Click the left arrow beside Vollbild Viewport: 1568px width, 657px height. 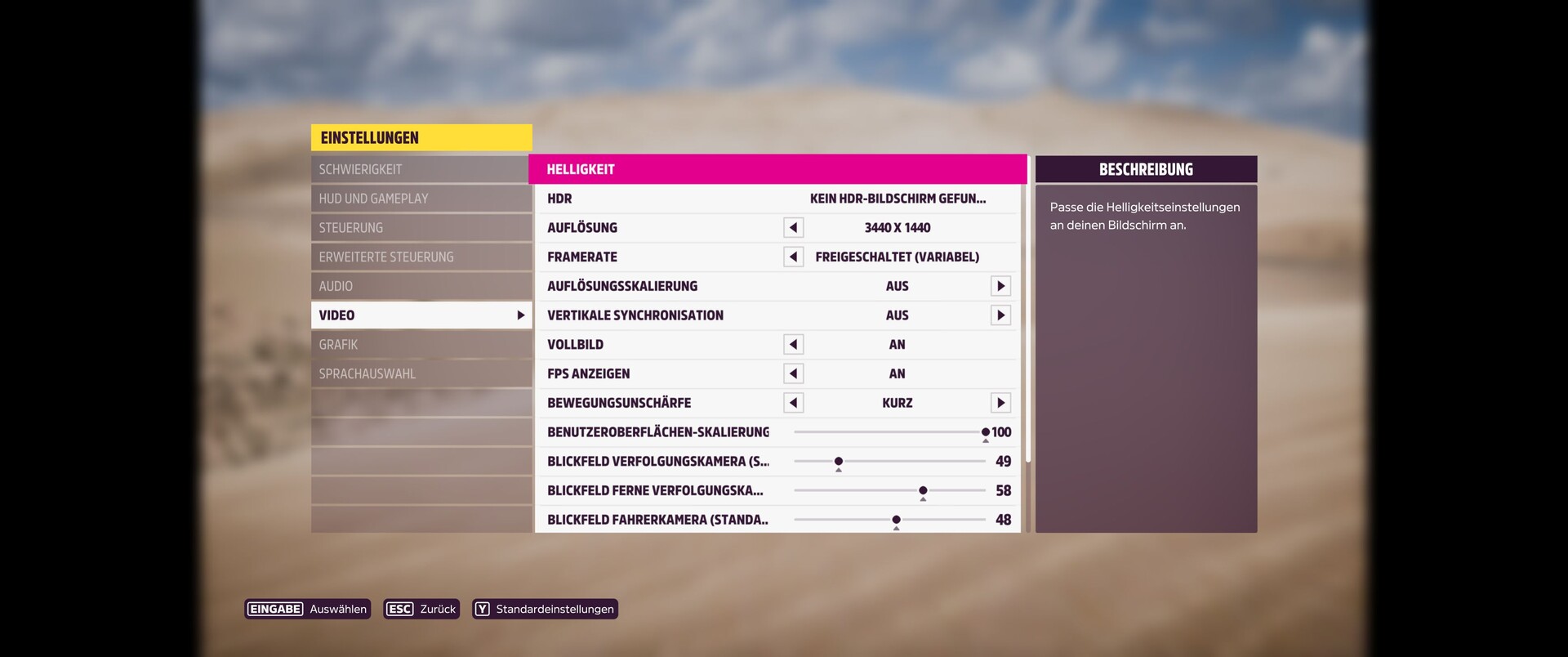coord(792,344)
